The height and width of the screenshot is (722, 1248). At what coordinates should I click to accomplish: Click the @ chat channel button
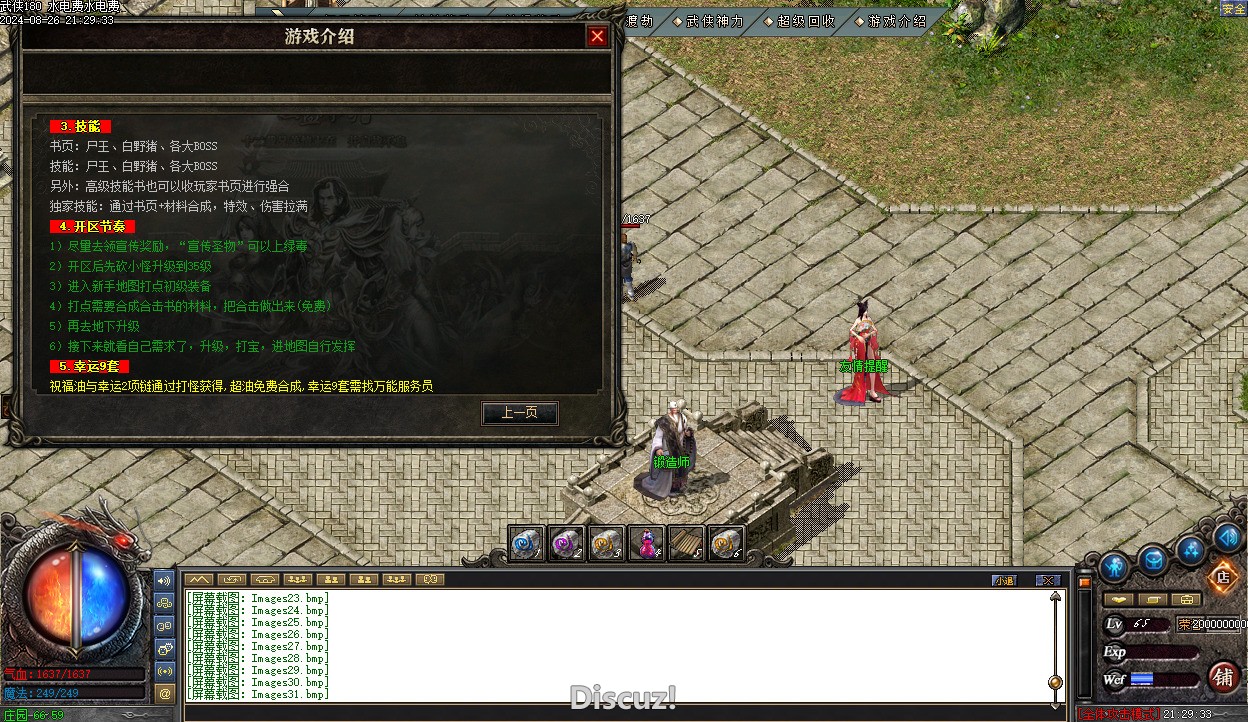coord(165,692)
